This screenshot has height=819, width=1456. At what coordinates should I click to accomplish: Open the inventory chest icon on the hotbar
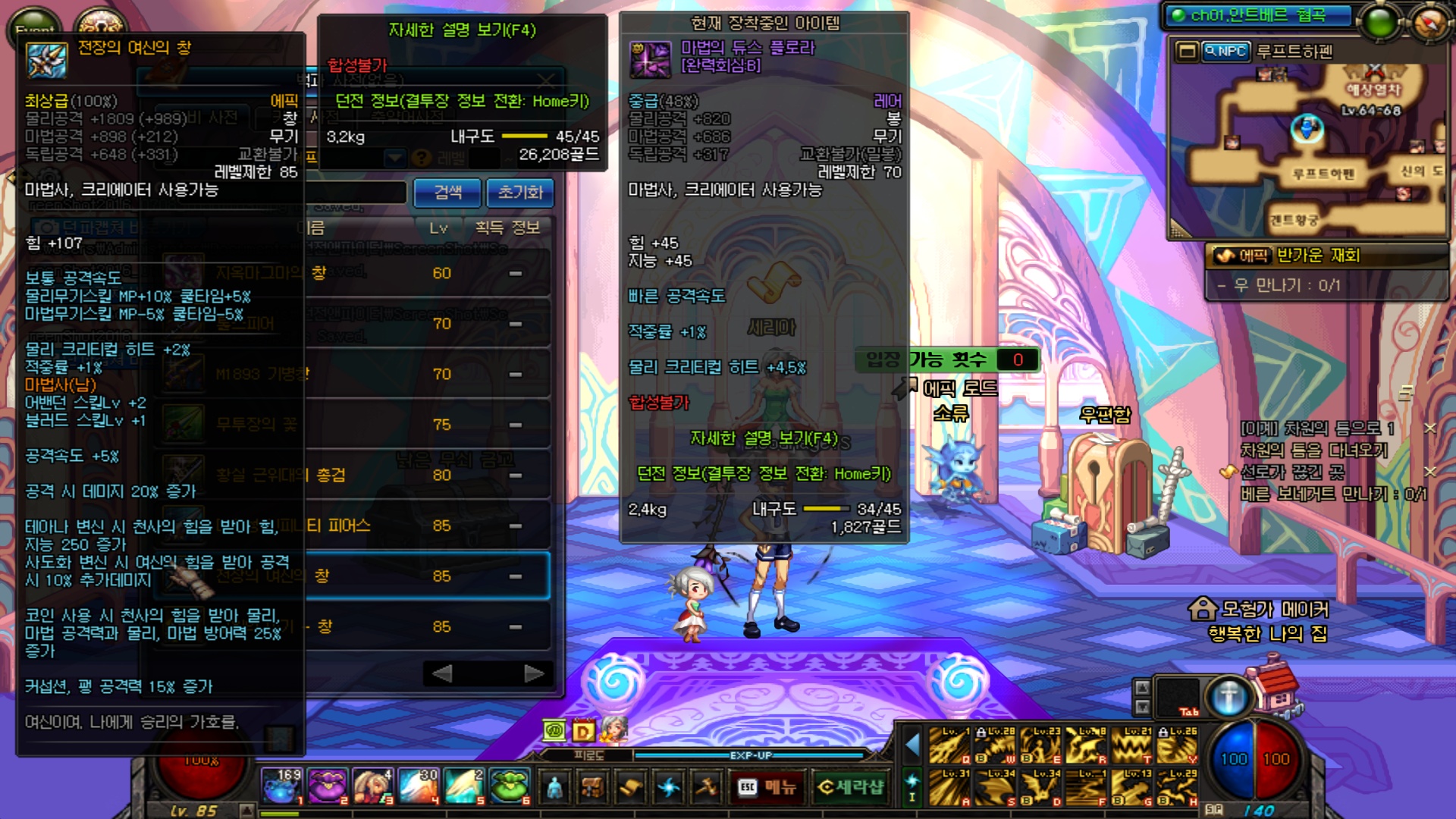[x=592, y=788]
